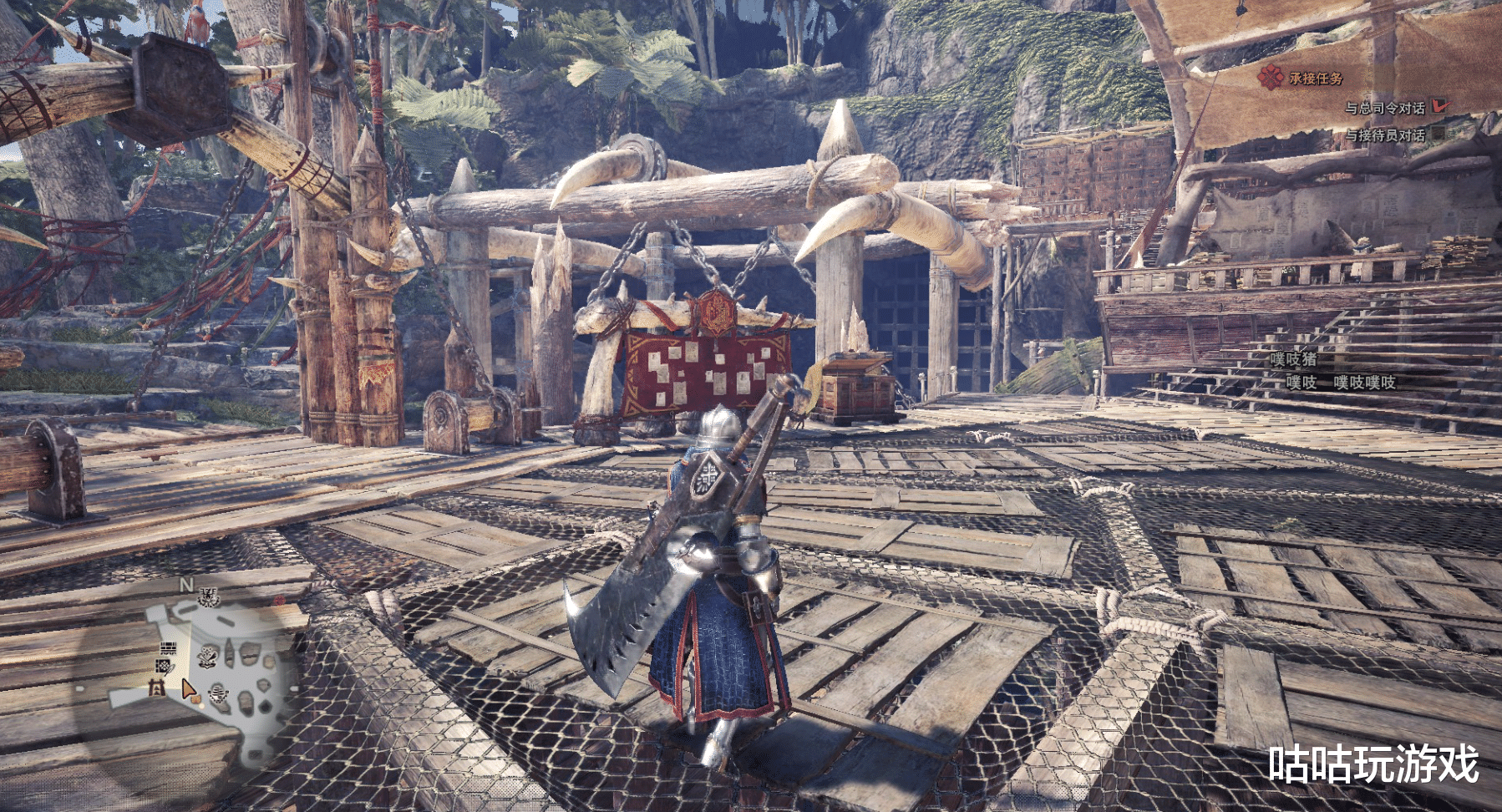Screen dimensions: 1502x812
Task: Select the 承接任务 quest tracker heading
Action: coord(1315,79)
